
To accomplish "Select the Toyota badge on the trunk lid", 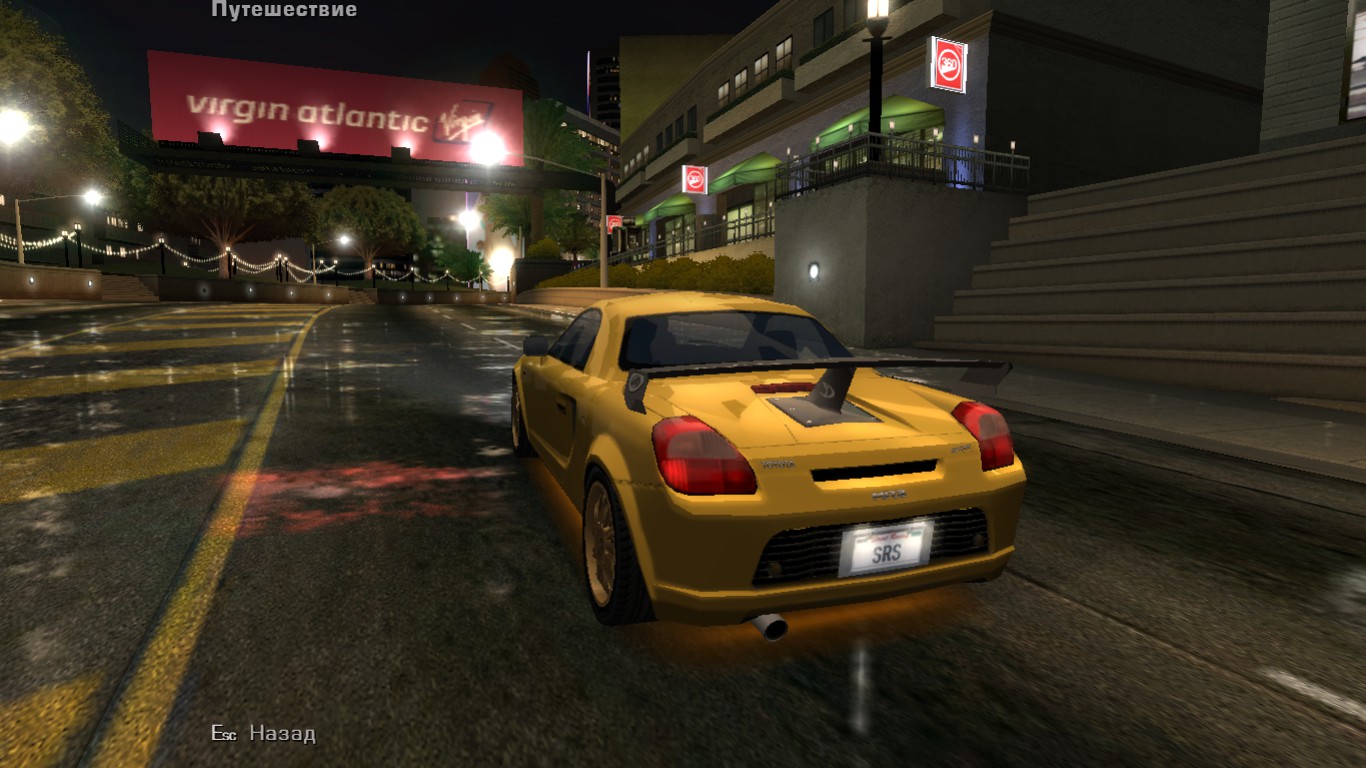I will [x=778, y=464].
